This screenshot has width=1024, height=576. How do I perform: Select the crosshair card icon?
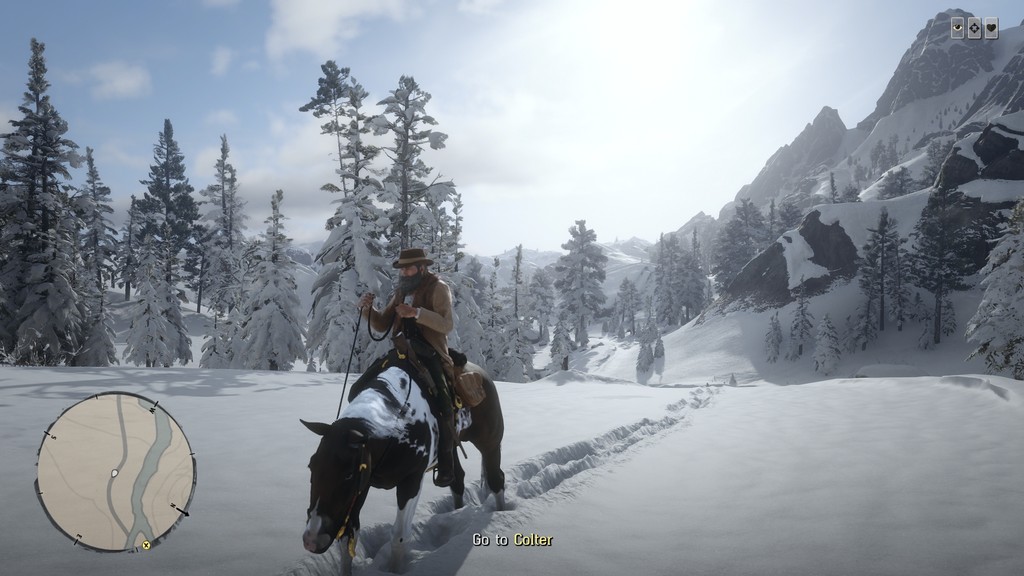tap(974, 28)
